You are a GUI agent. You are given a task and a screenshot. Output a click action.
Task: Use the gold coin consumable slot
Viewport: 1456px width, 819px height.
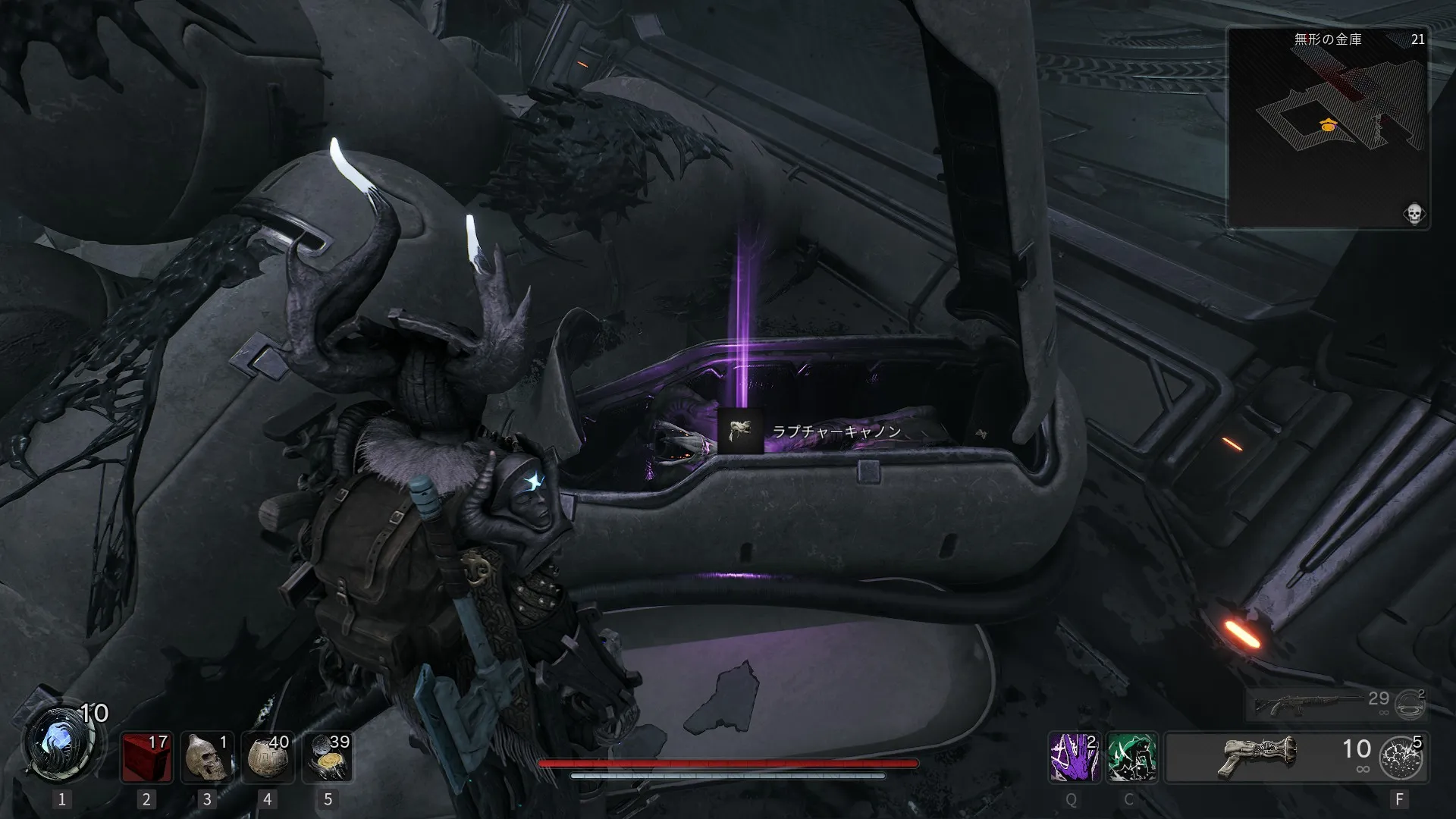coord(328,757)
